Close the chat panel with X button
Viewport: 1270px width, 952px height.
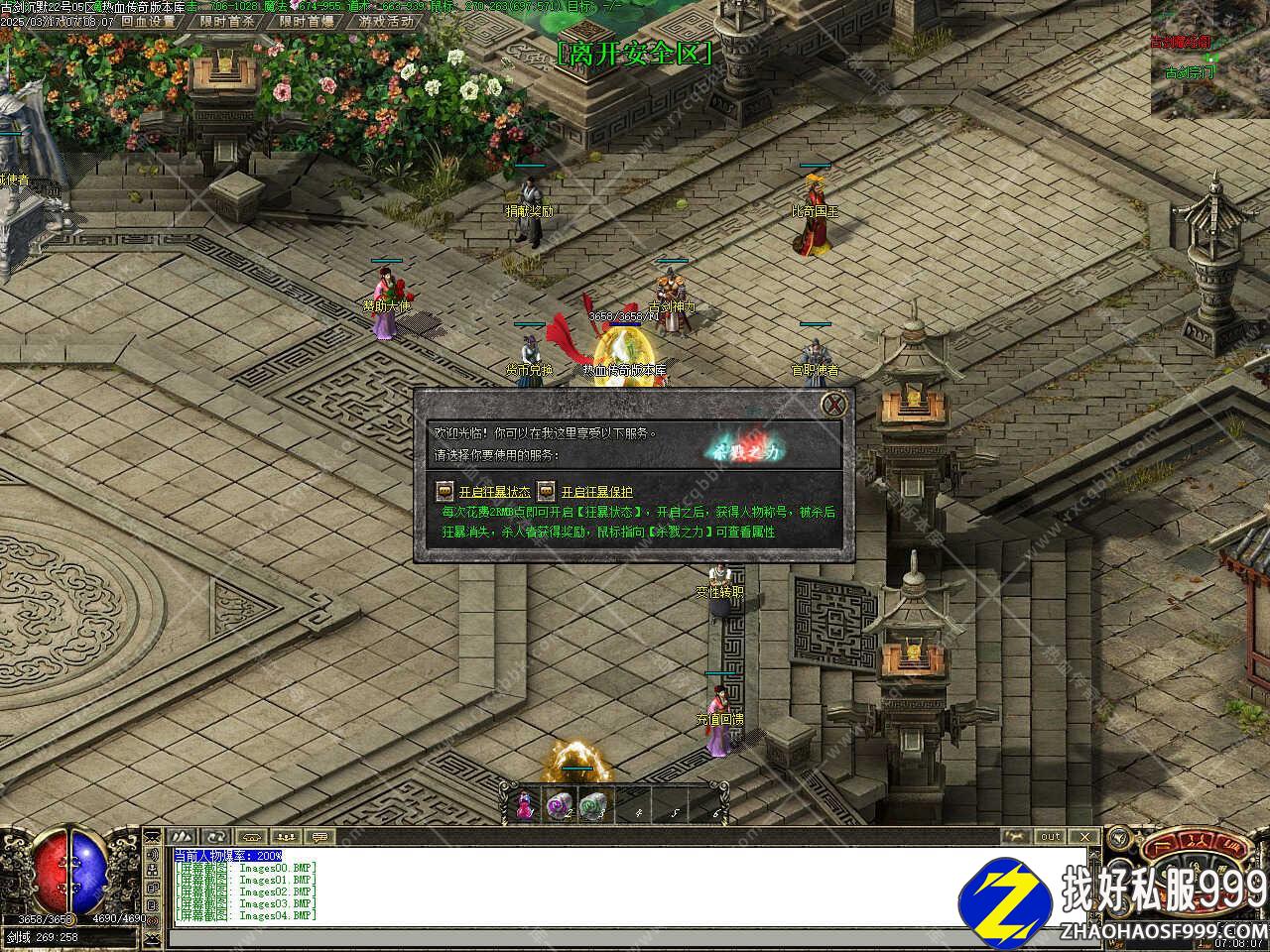tap(1084, 837)
